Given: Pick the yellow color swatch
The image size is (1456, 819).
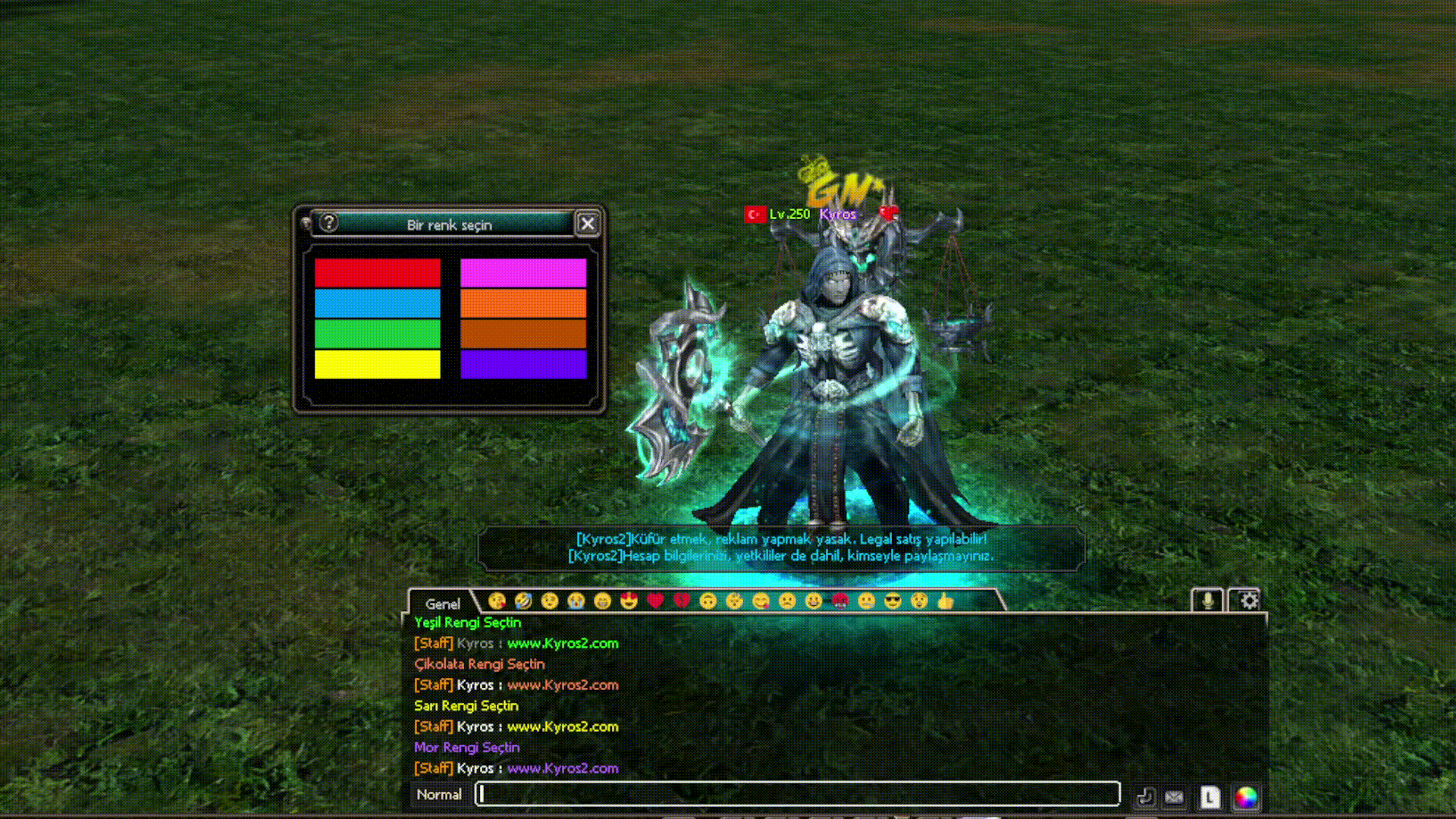Looking at the screenshot, I should (377, 364).
